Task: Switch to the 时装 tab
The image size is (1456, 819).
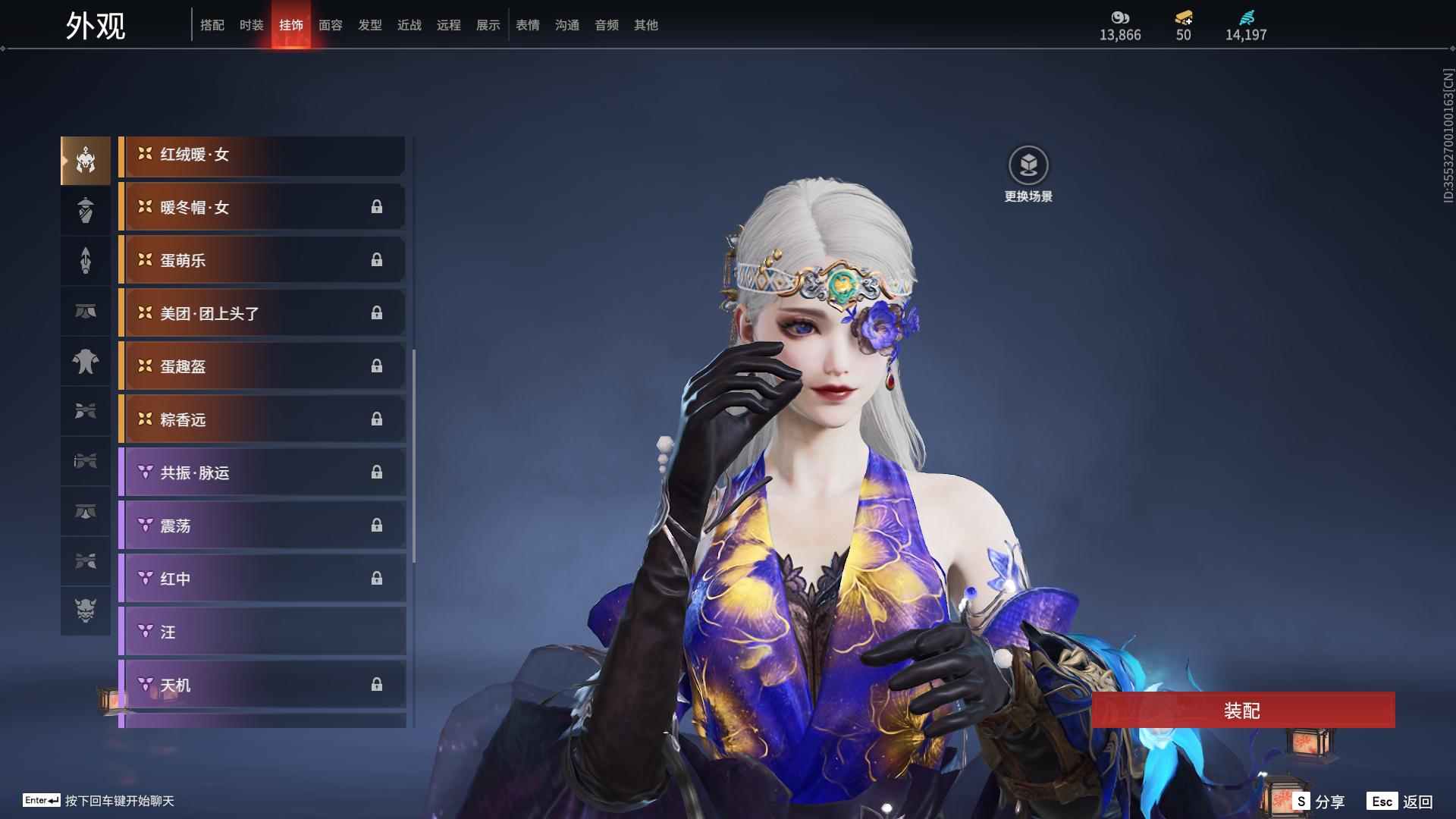Action: 251,25
